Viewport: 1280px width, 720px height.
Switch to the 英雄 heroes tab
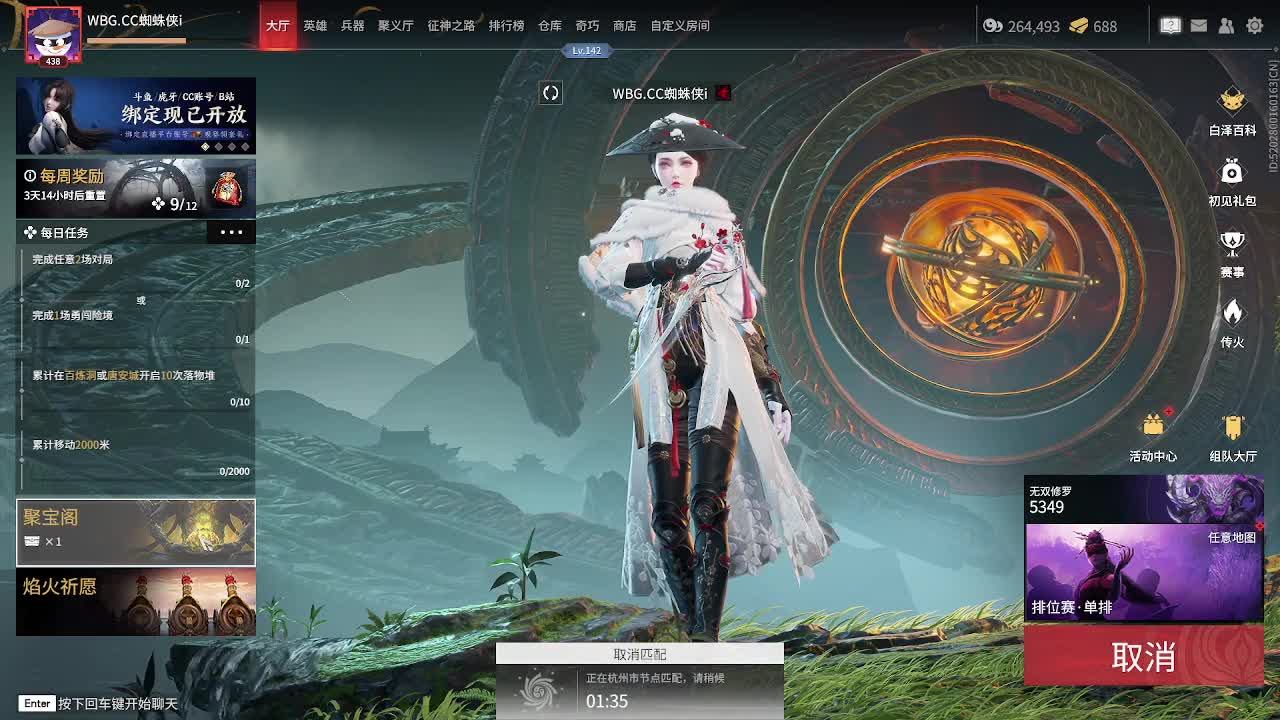(x=315, y=25)
